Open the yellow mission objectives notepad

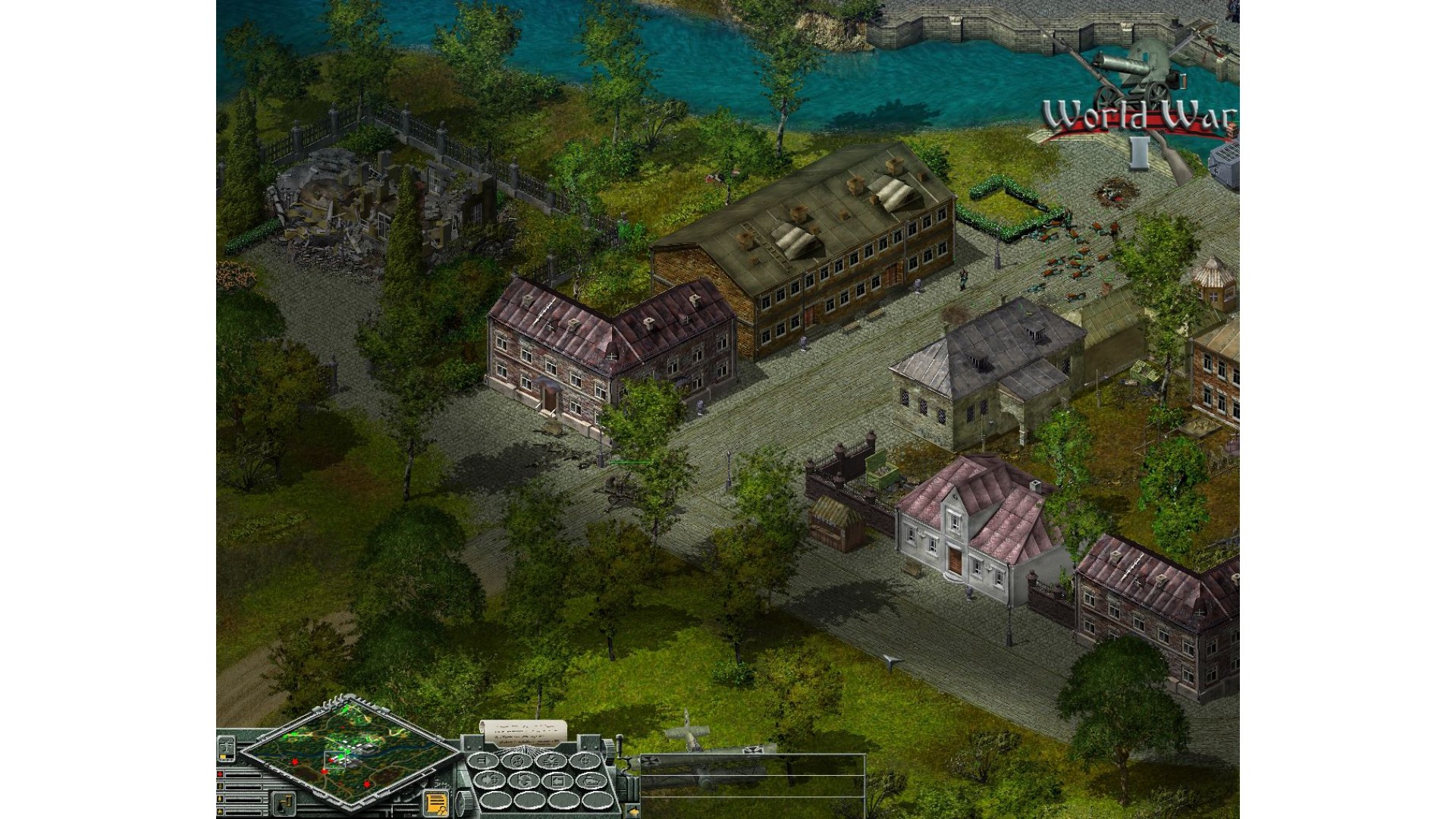coord(436,802)
